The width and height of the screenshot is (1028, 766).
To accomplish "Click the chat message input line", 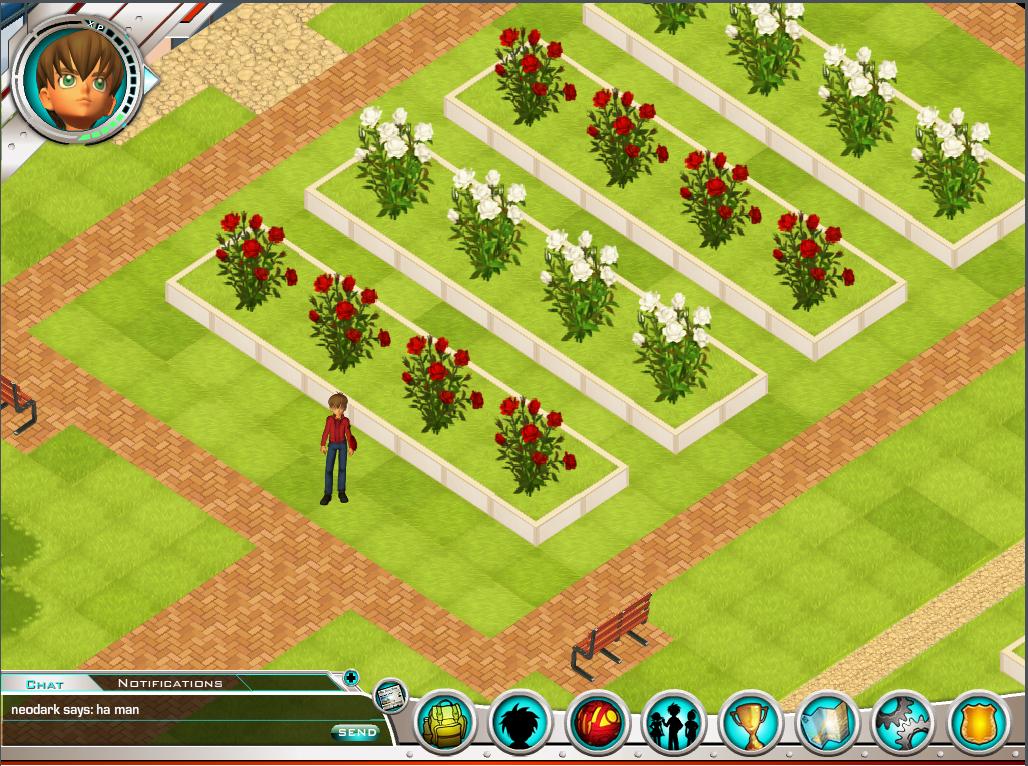I will pos(165,732).
